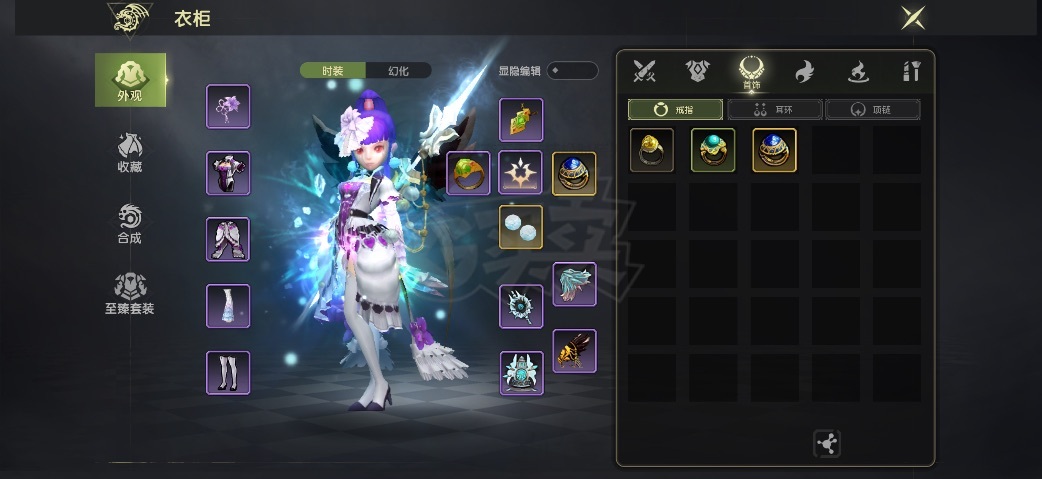Click the share button under the item grid
Screen dimensions: 1042x479
point(827,444)
